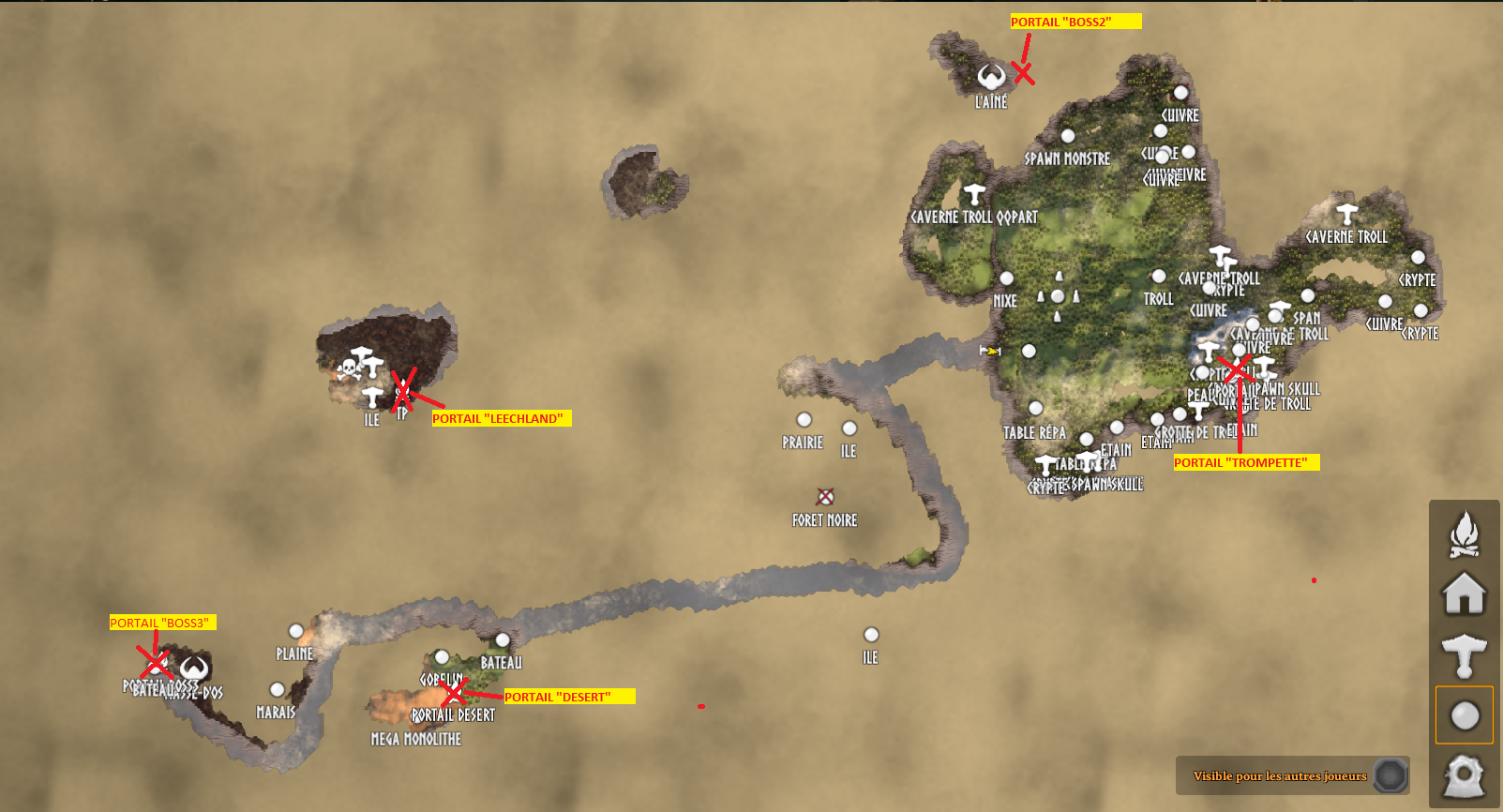Select the crossed-out Foret Noire pin
Viewport: 1503px width, 812px height.
[825, 497]
